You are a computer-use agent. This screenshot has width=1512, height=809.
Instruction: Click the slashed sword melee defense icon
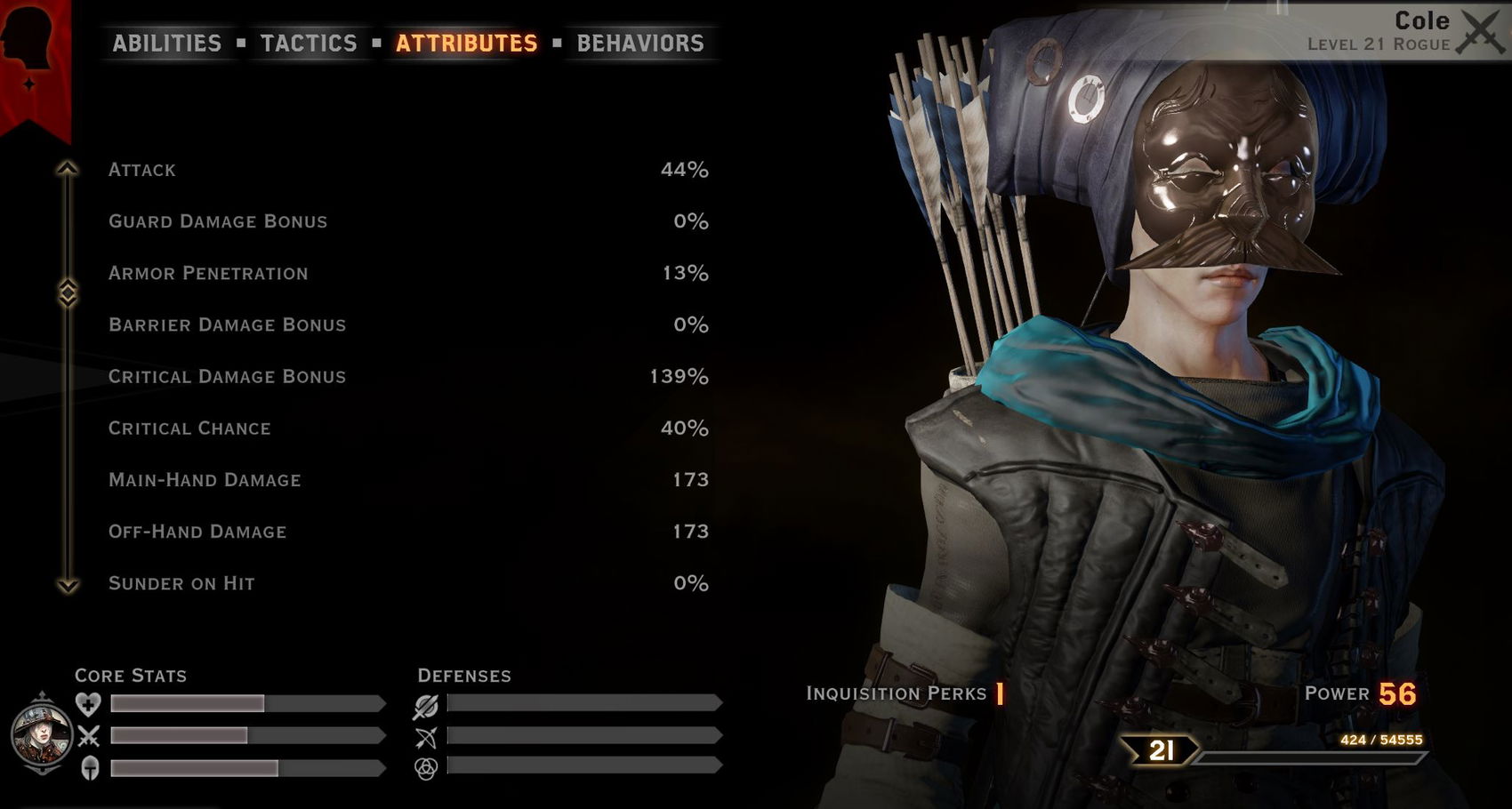coord(428,703)
